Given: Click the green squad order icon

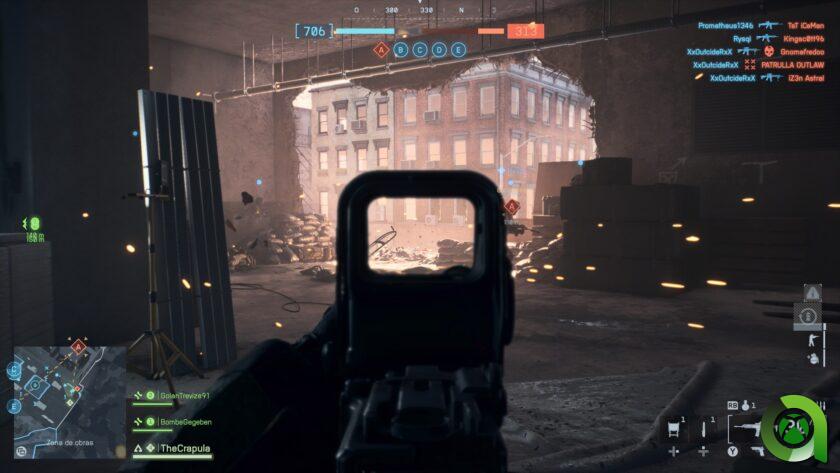Looking at the screenshot, I should [x=32, y=223].
